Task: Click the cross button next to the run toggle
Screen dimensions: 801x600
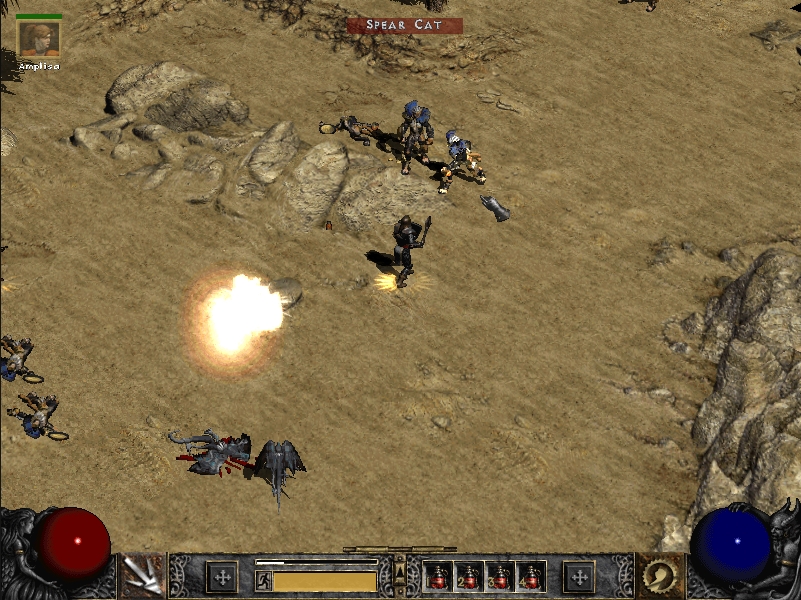Action: point(221,577)
